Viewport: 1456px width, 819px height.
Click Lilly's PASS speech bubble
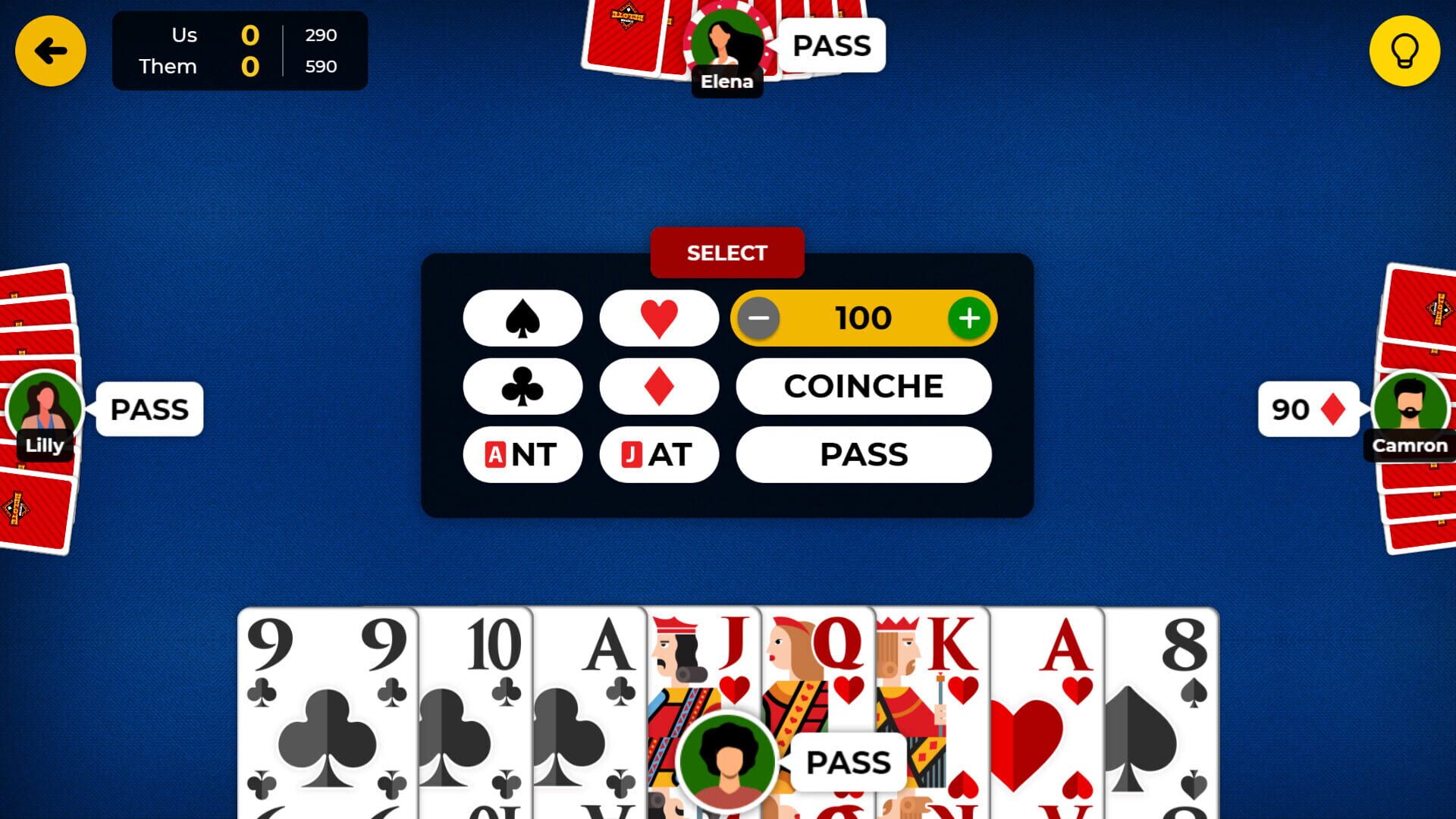click(x=149, y=409)
